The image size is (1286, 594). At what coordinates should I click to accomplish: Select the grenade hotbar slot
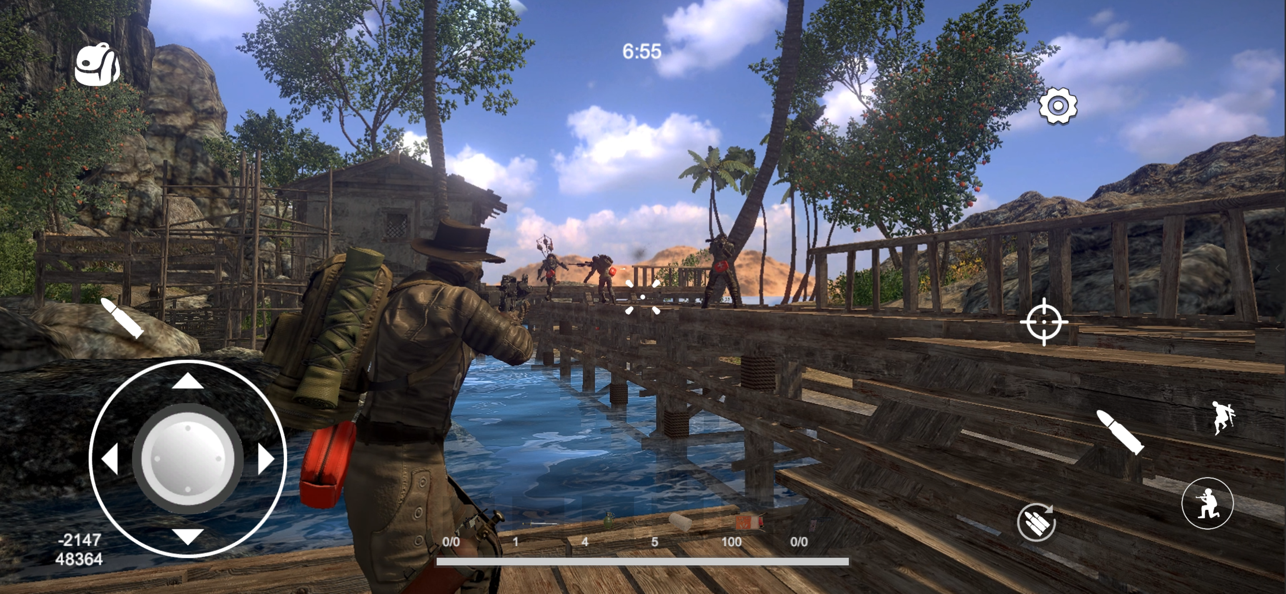click(607, 522)
